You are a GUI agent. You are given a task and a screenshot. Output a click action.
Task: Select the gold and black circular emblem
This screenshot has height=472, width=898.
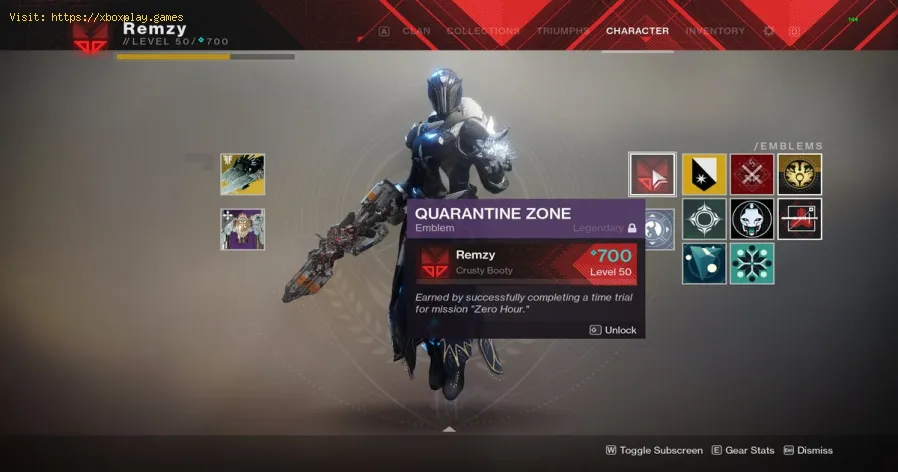click(x=800, y=174)
